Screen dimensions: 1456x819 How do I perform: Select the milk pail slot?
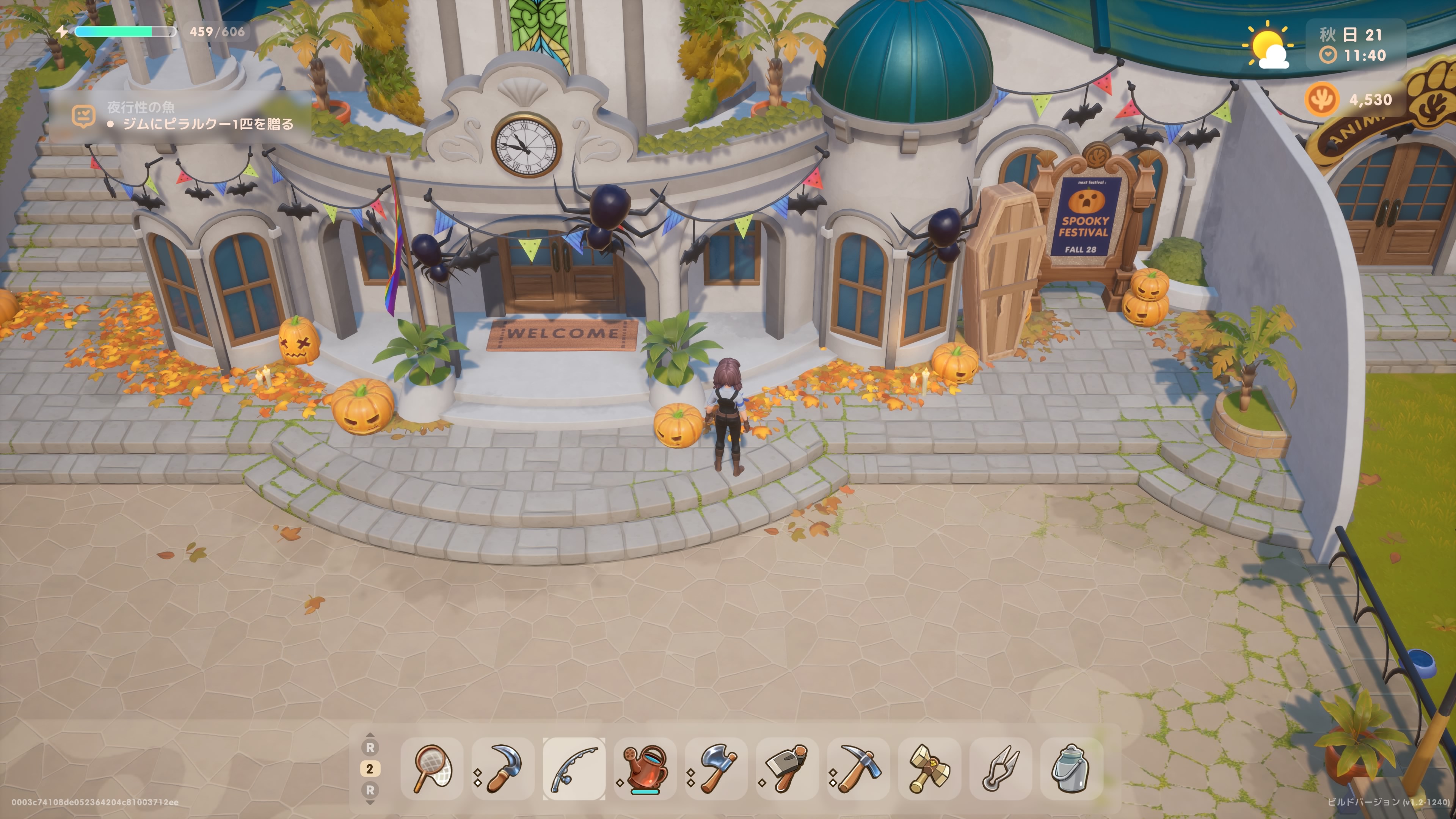(1071, 768)
